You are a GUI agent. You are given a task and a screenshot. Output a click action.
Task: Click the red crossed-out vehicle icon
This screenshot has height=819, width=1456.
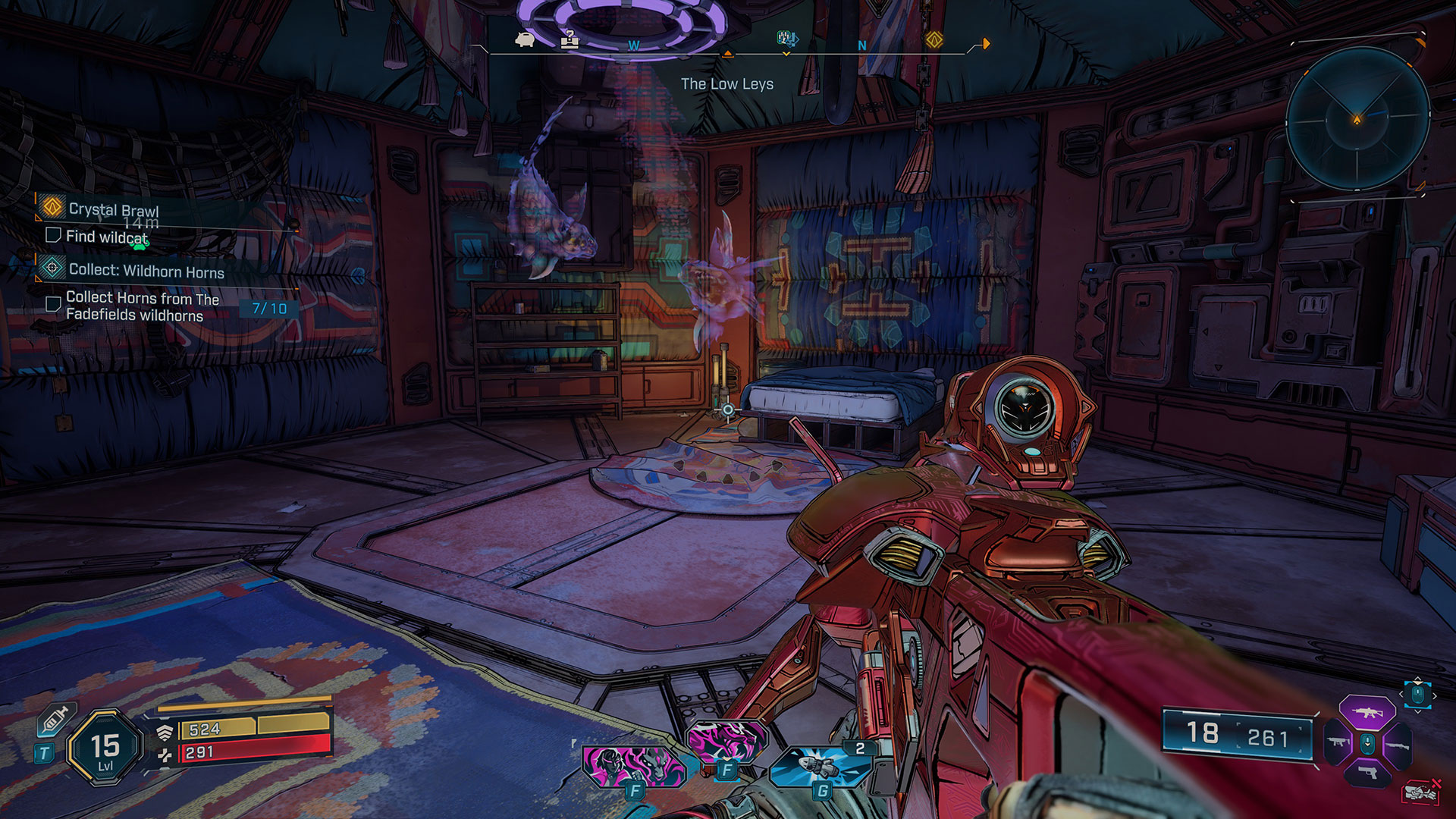1421,792
